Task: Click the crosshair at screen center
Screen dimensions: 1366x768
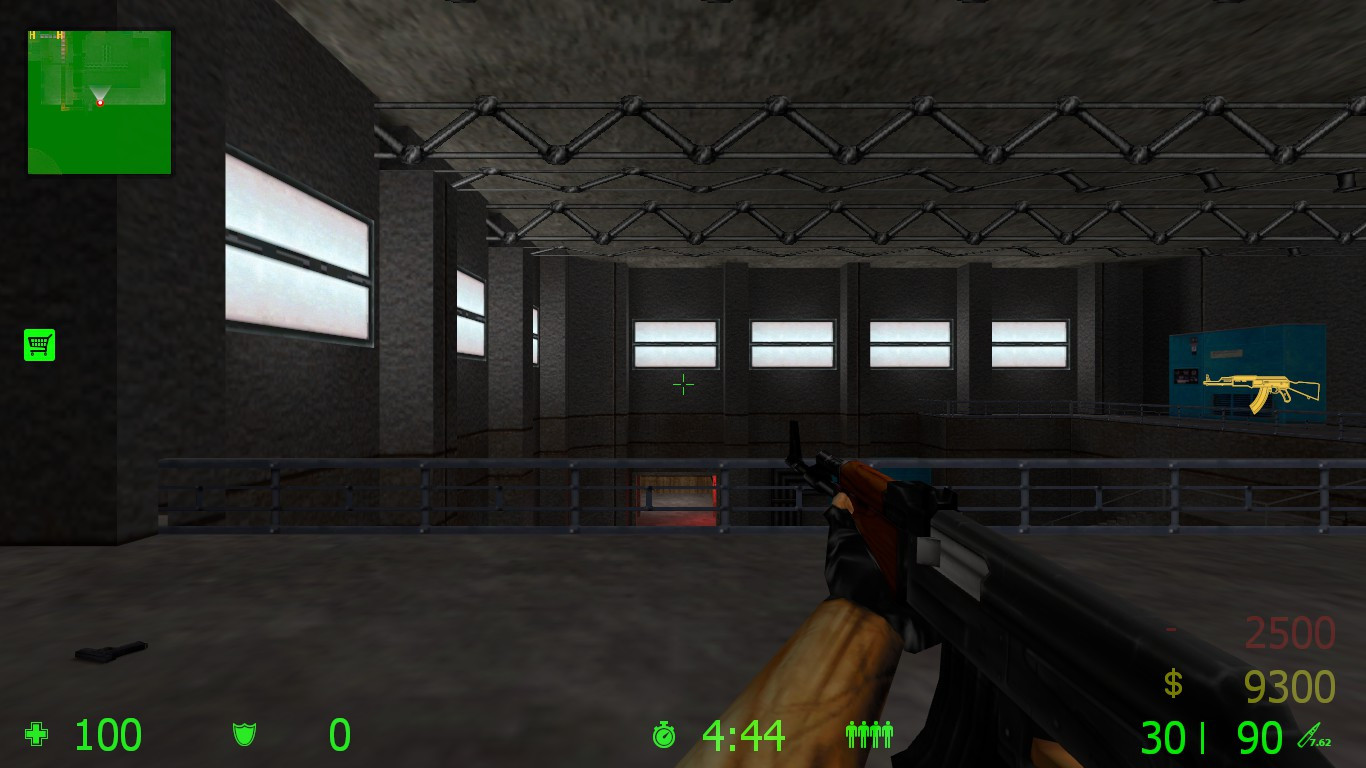Action: pos(683,384)
